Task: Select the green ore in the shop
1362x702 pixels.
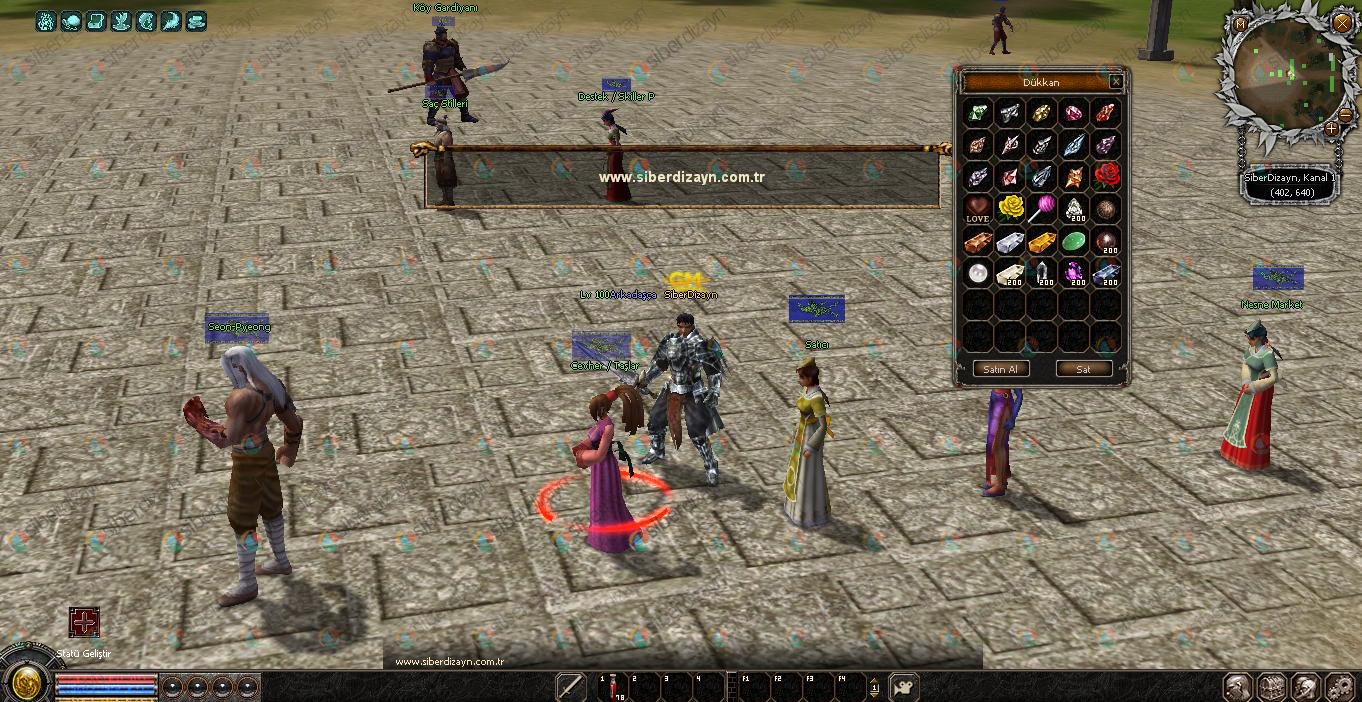Action: coord(978,113)
